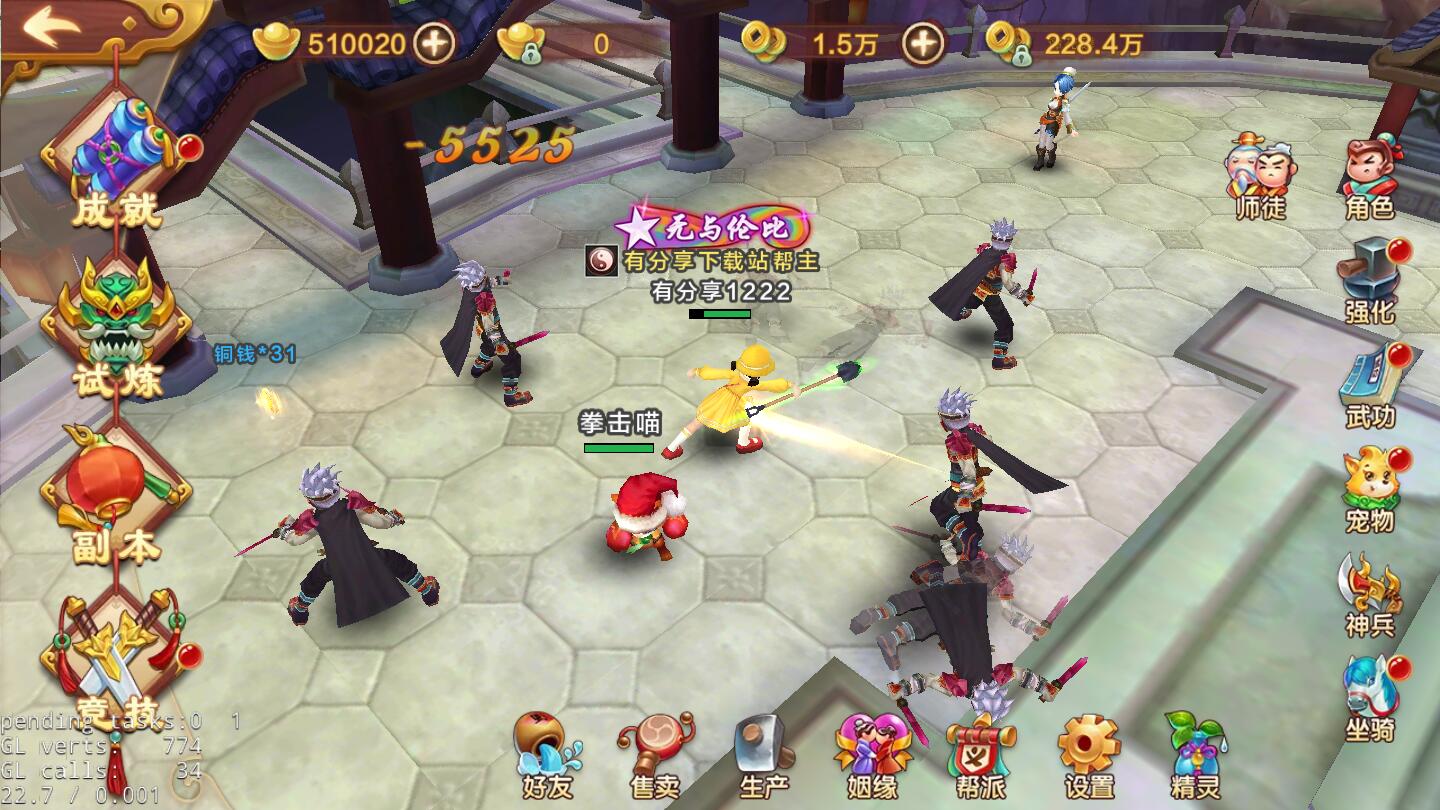Add copper coins using the plus button
The height and width of the screenshot is (810, 1440).
point(922,43)
